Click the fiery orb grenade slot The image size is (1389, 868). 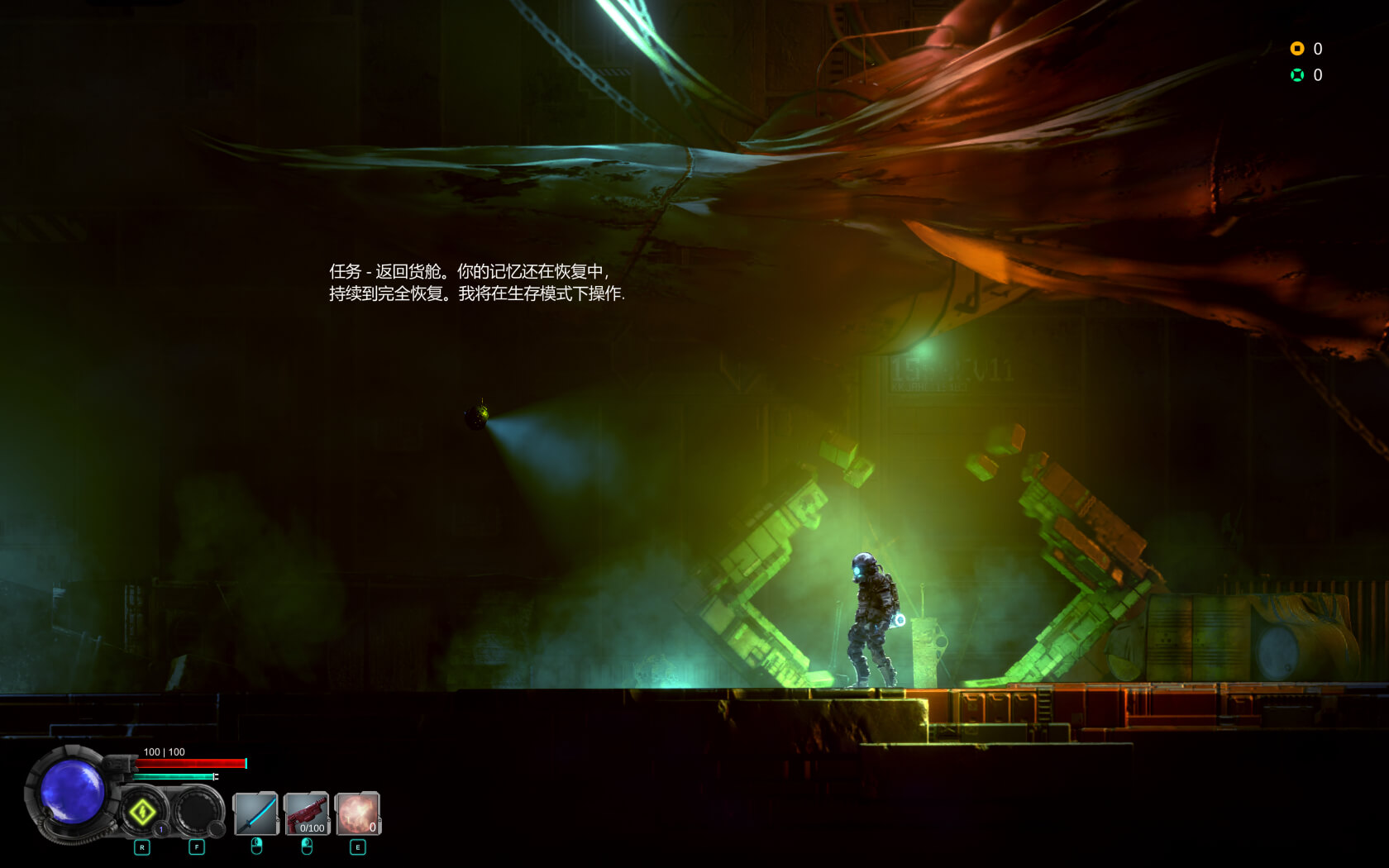pyautogui.click(x=358, y=813)
